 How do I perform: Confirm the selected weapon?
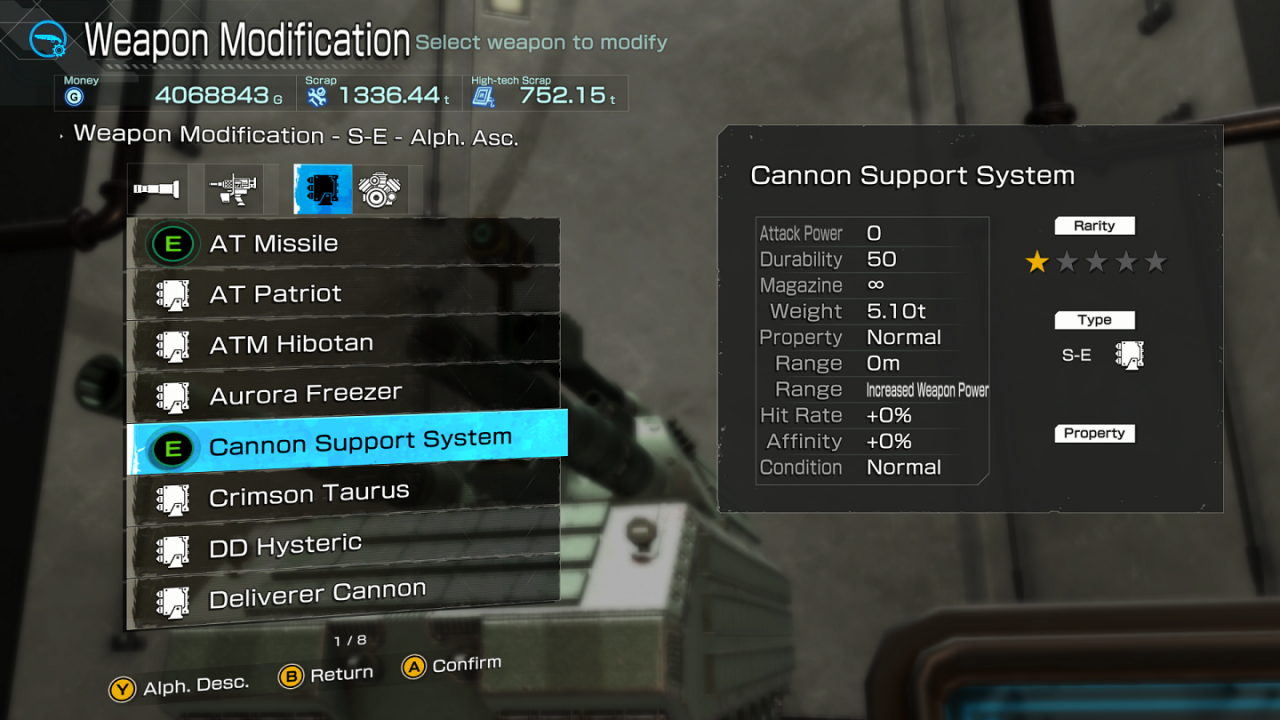pyautogui.click(x=451, y=666)
